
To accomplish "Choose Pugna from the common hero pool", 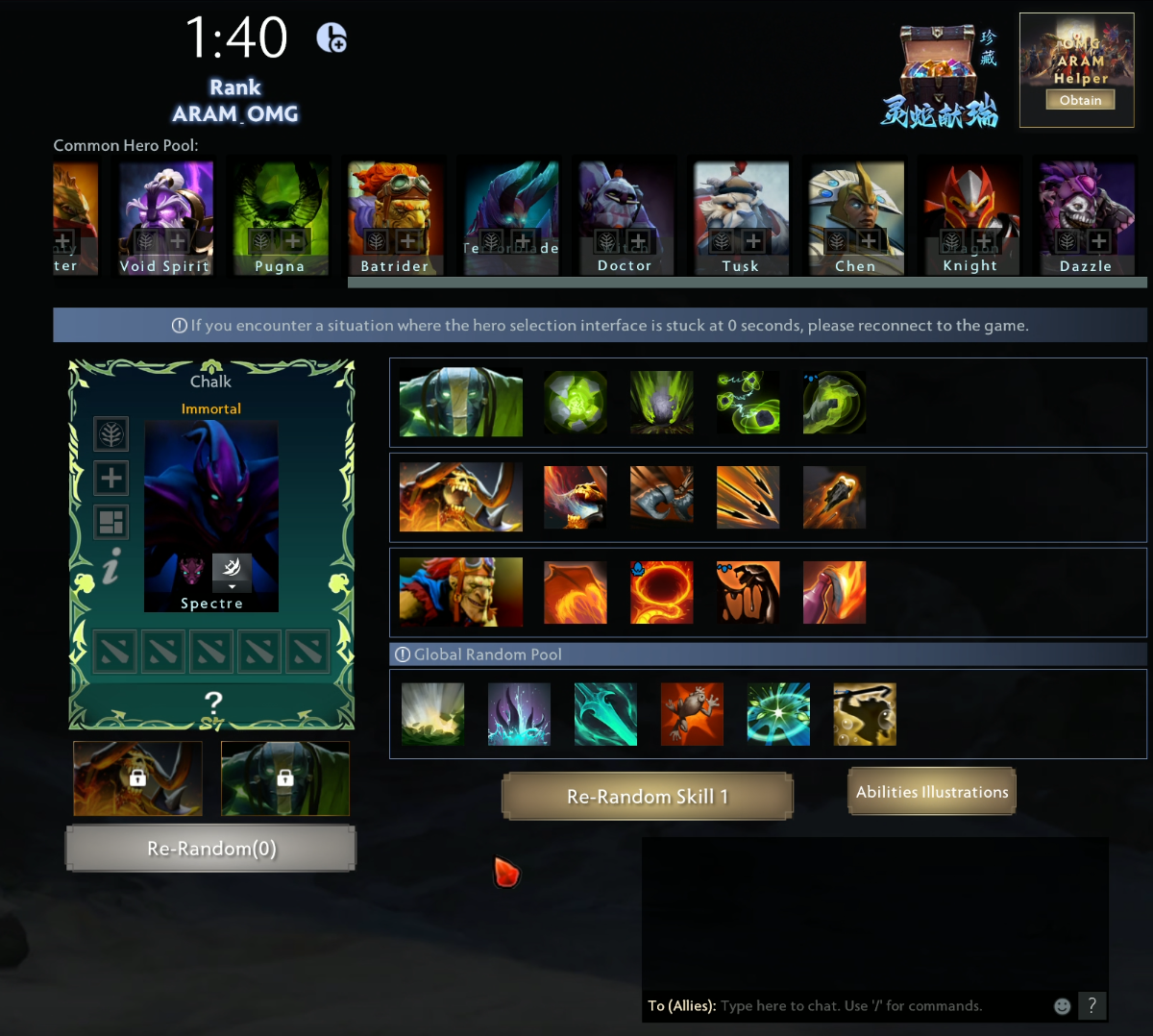I will 280,218.
